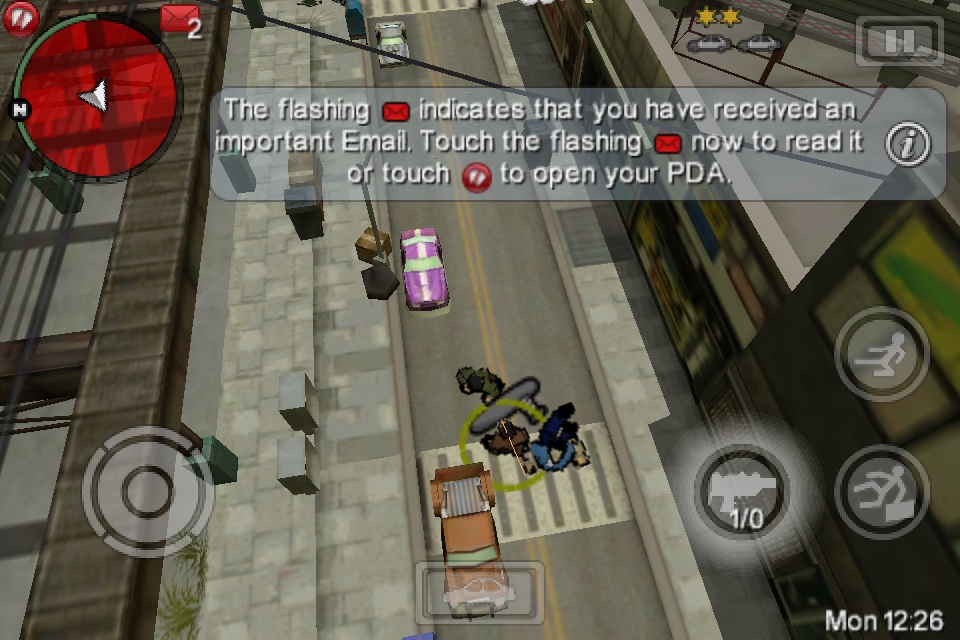Activate the running figure sprint button
Screen dimensions: 960x640
(881, 354)
